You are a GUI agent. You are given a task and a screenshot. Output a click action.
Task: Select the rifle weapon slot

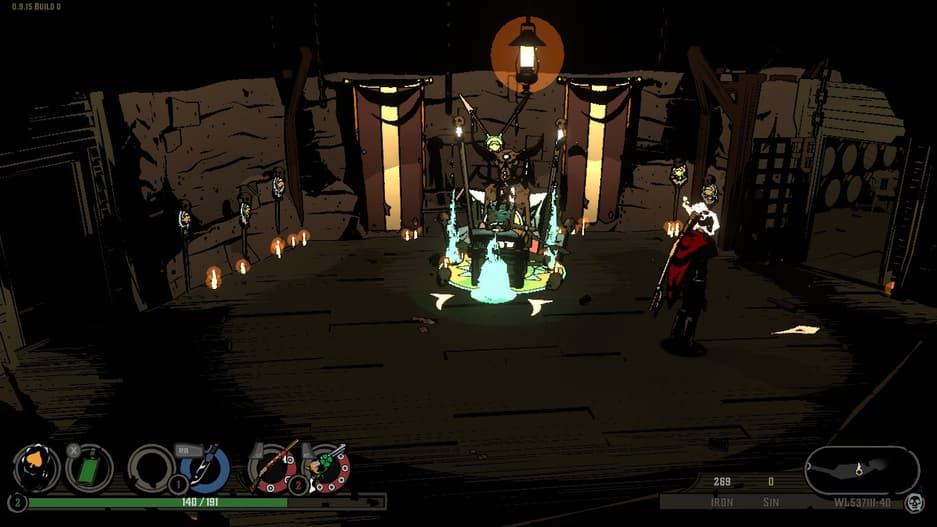click(273, 468)
